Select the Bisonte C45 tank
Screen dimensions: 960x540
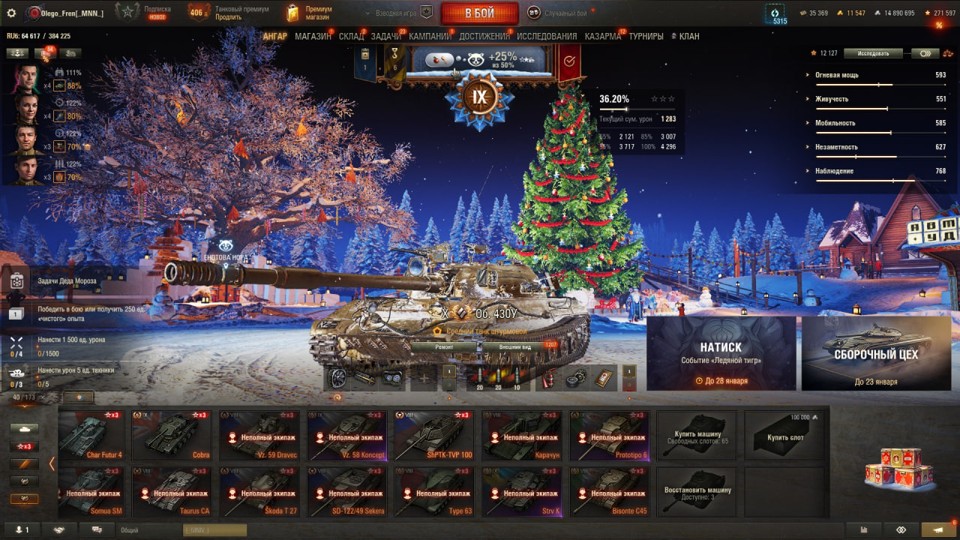609,490
